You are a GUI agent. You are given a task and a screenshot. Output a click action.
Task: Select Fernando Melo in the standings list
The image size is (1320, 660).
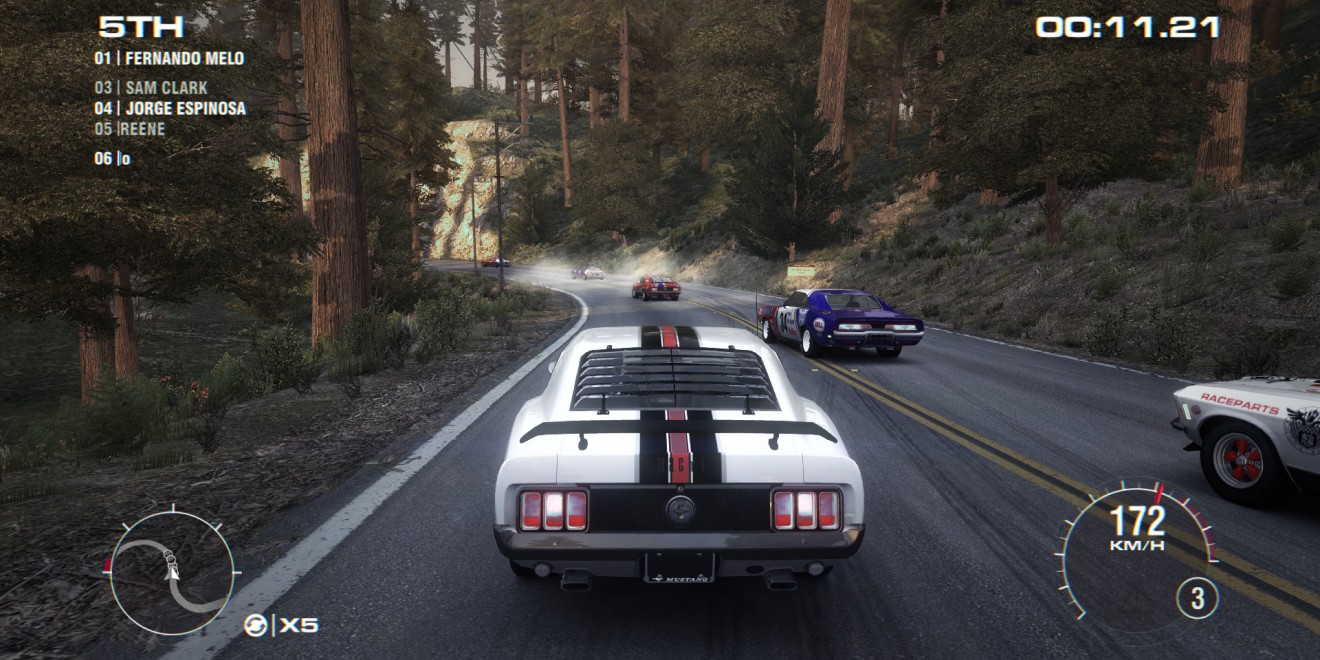tap(169, 58)
